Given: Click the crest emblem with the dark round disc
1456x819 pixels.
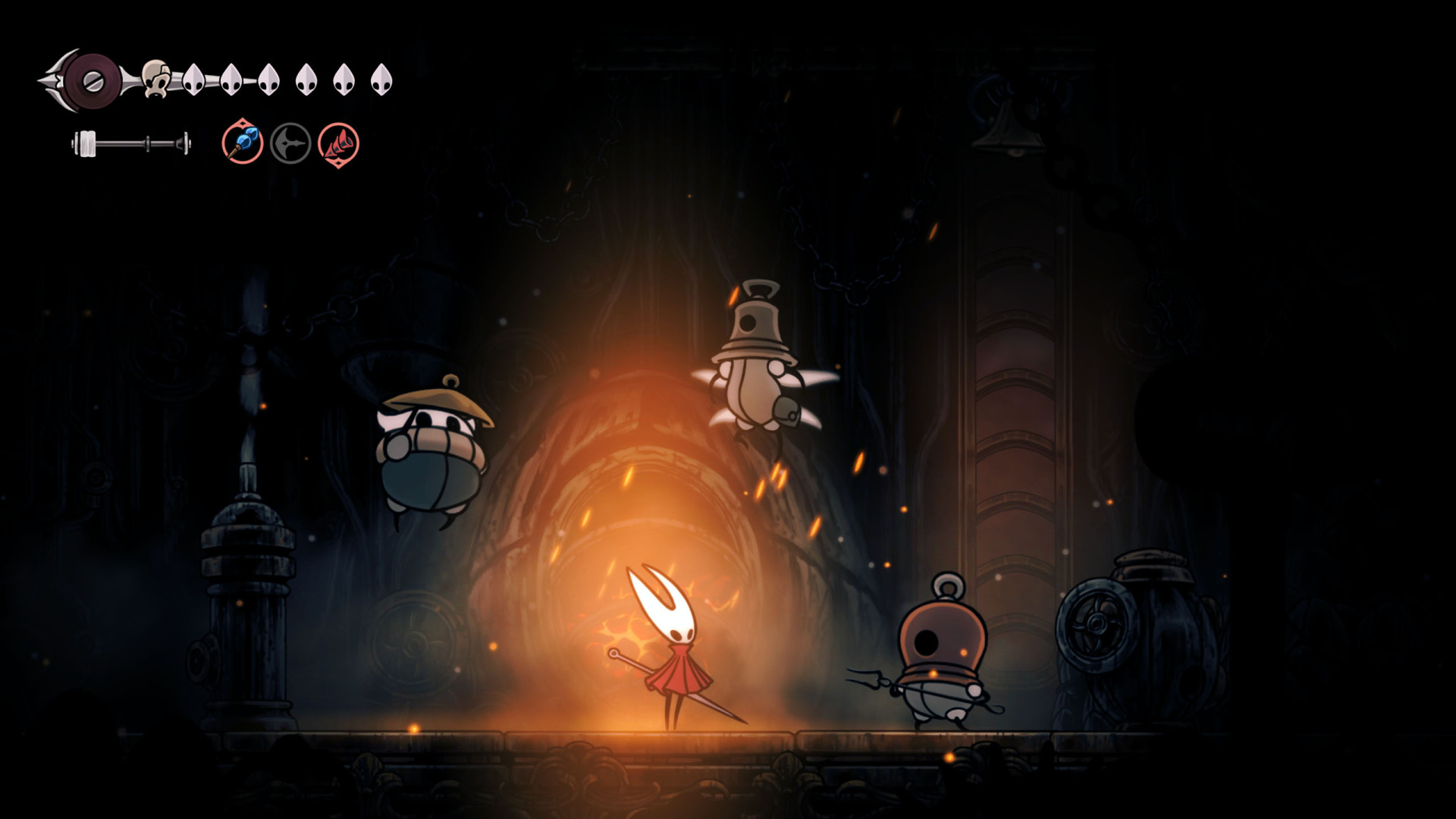Looking at the screenshot, I should 91,80.
